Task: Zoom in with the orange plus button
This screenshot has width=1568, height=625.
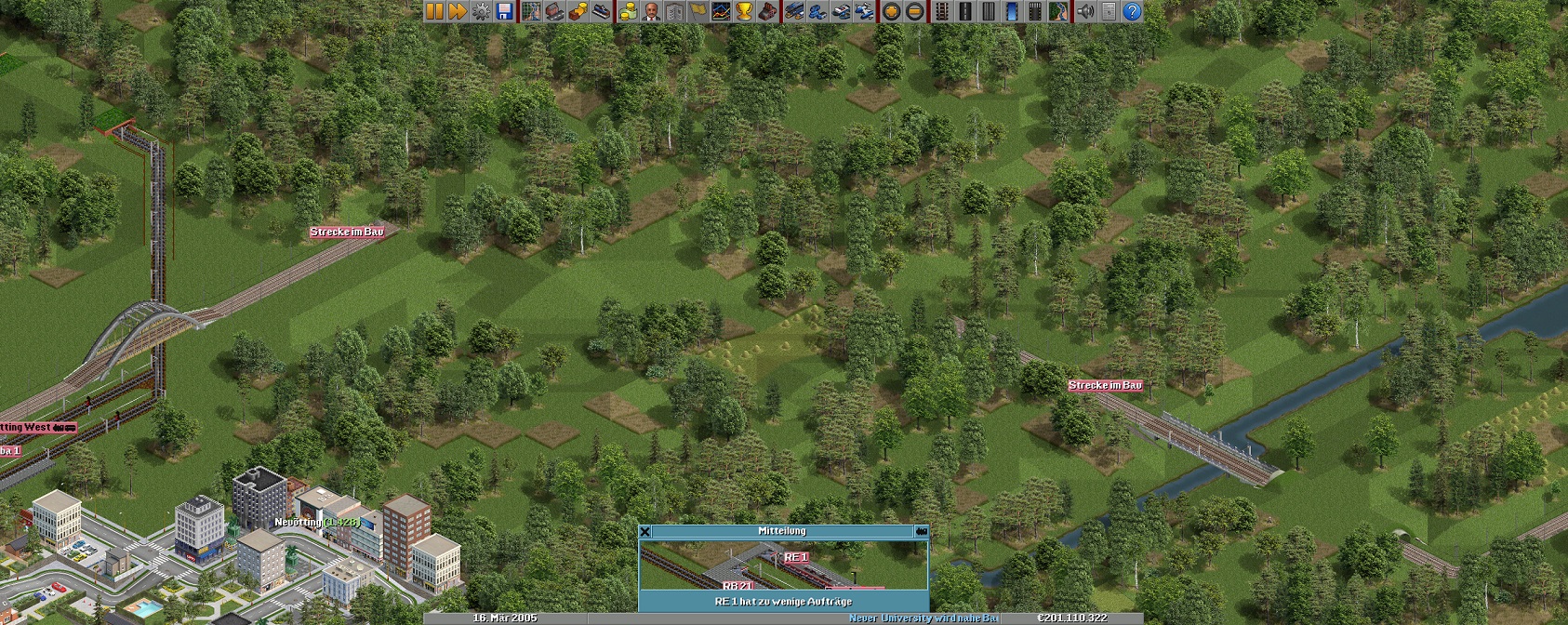Action: coord(891,11)
